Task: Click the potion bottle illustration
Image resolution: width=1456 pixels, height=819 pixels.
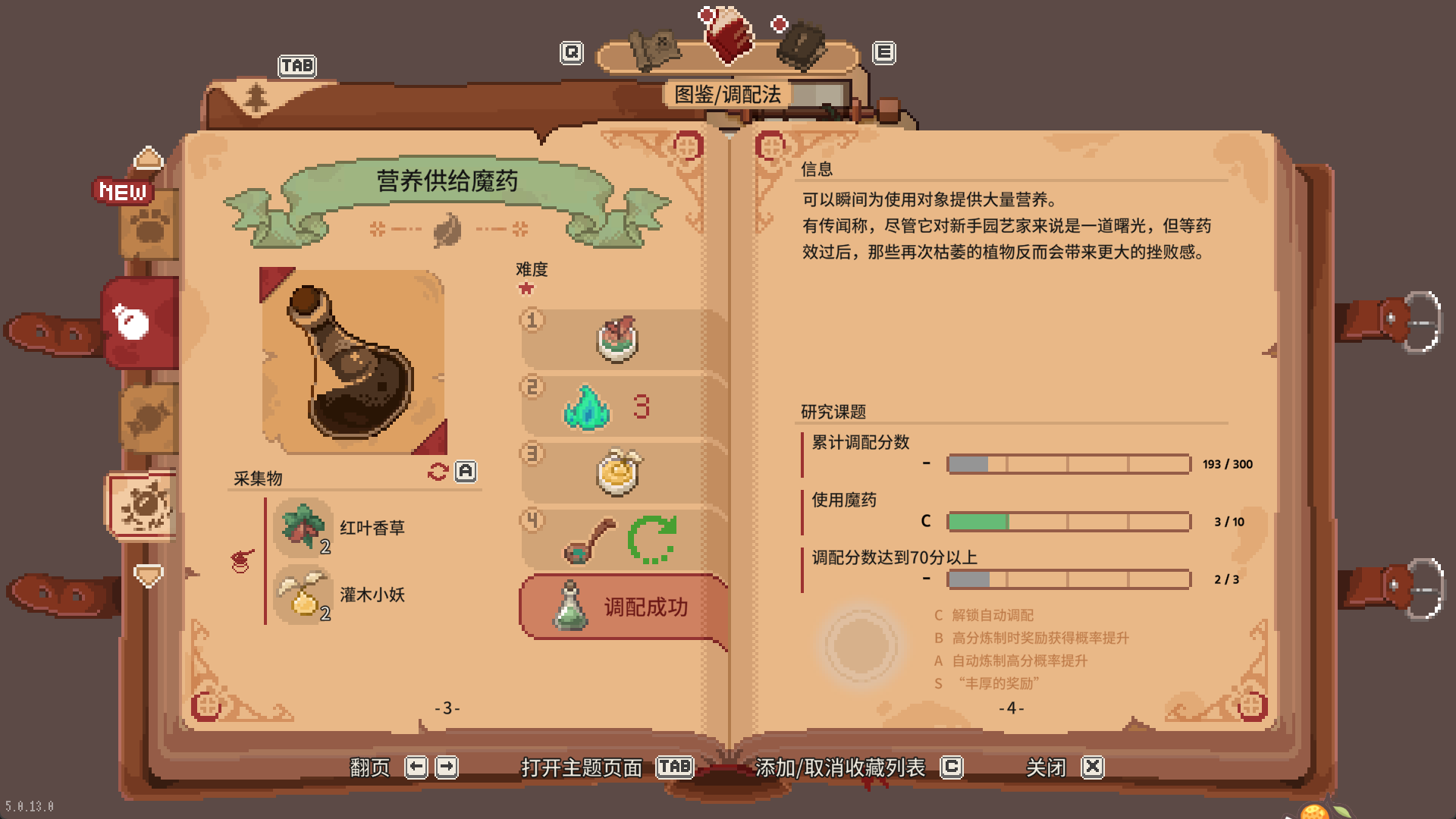Action: pyautogui.click(x=353, y=361)
